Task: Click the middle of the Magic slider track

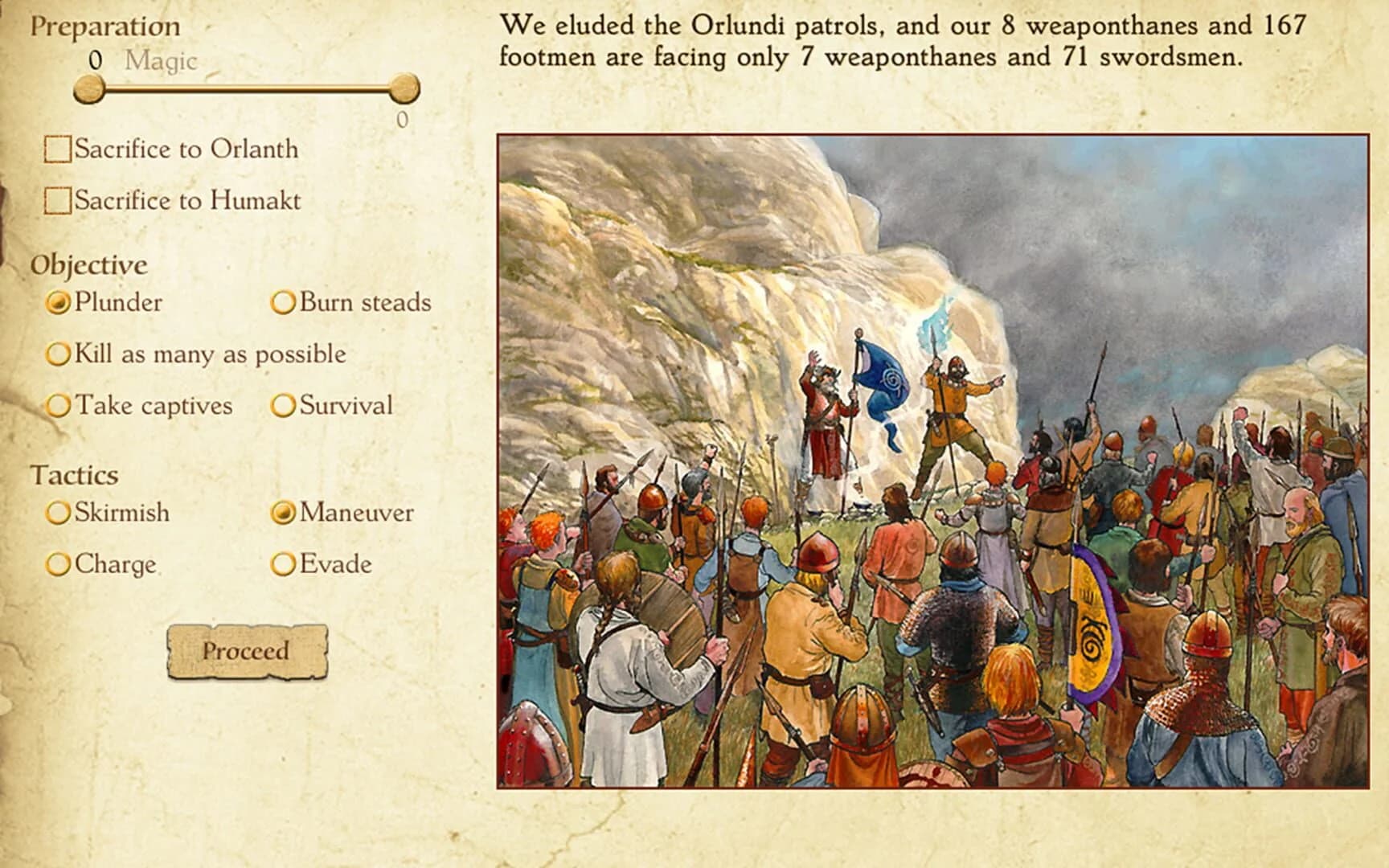Action: click(x=248, y=90)
